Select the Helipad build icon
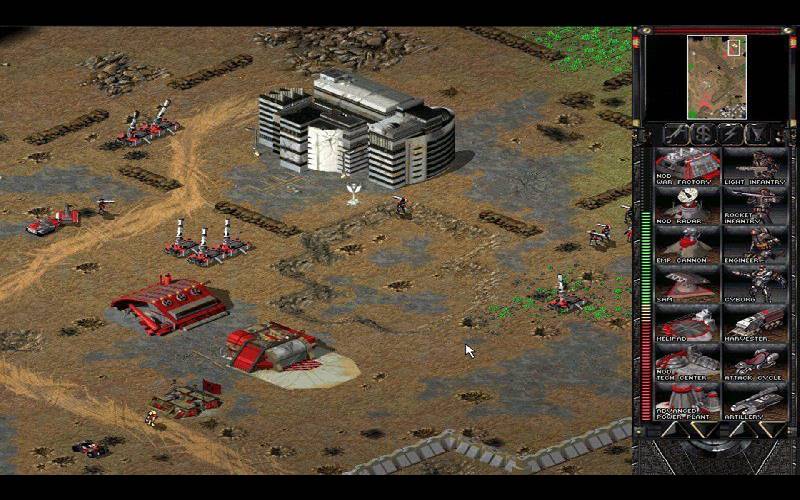This screenshot has height=500, width=800. pyautogui.click(x=686, y=323)
